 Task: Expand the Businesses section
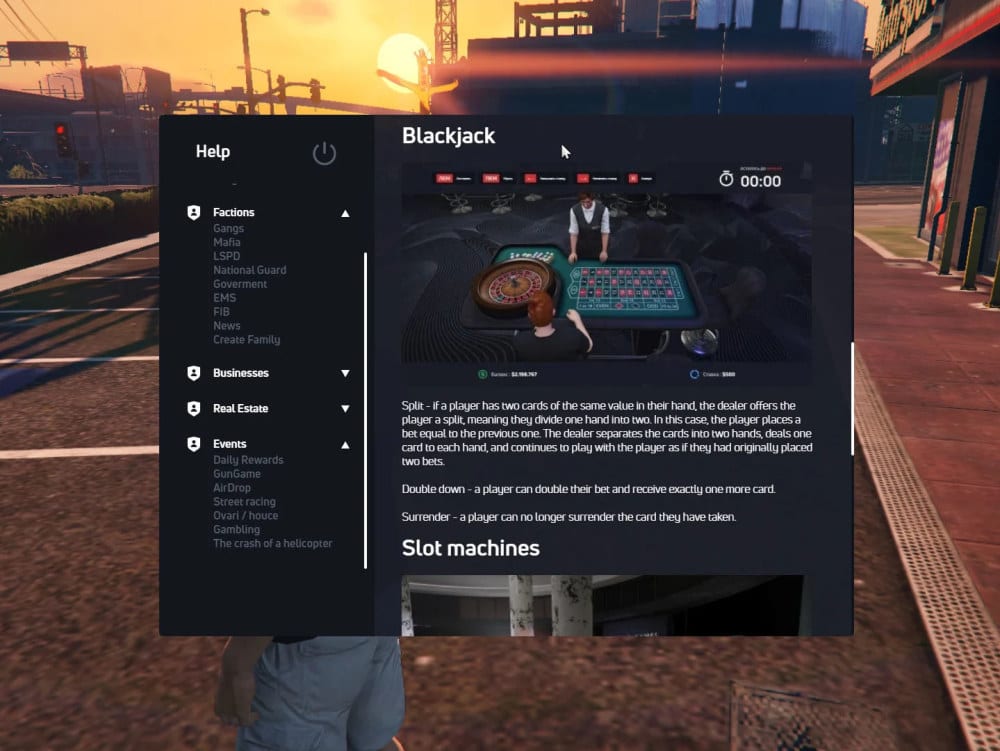345,373
